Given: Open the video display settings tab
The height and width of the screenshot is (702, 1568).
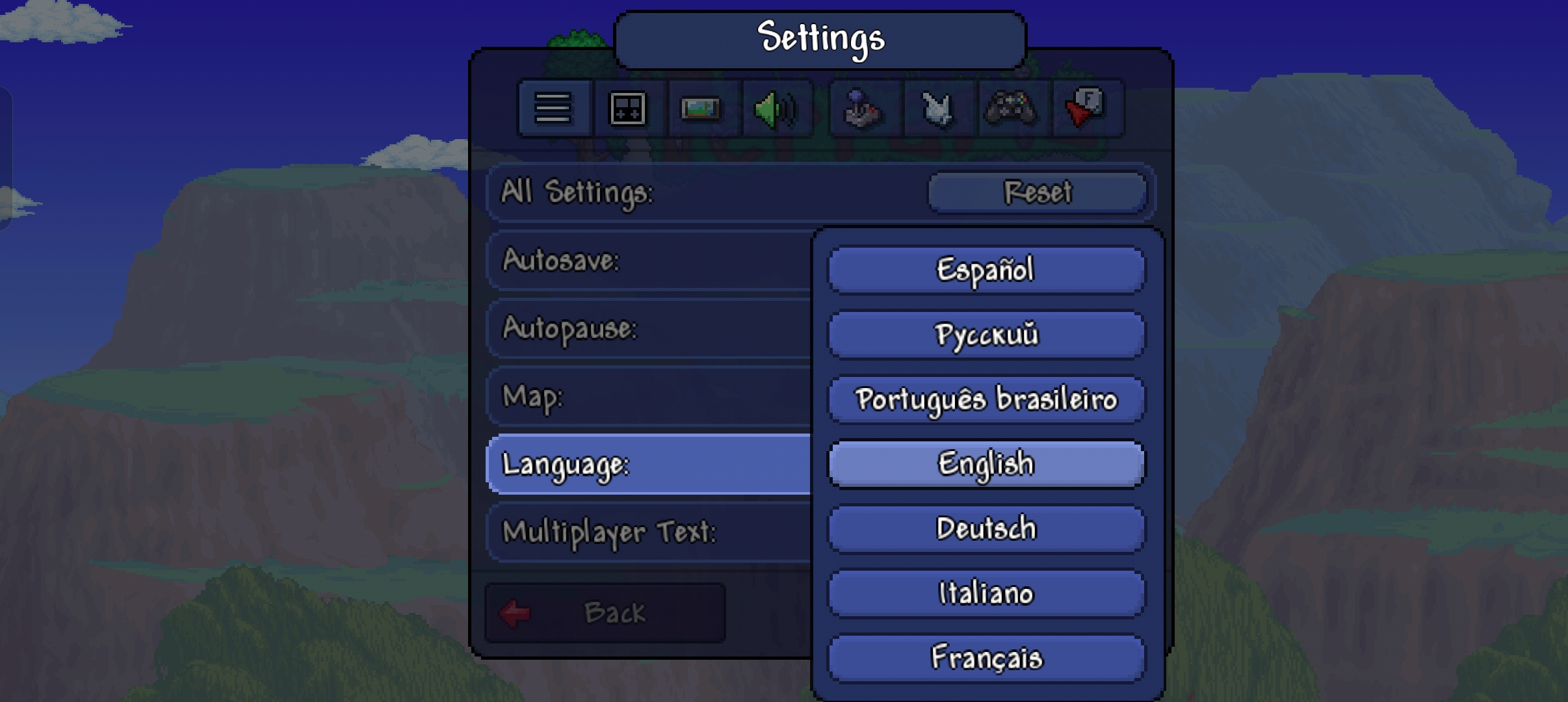Looking at the screenshot, I should point(701,109).
